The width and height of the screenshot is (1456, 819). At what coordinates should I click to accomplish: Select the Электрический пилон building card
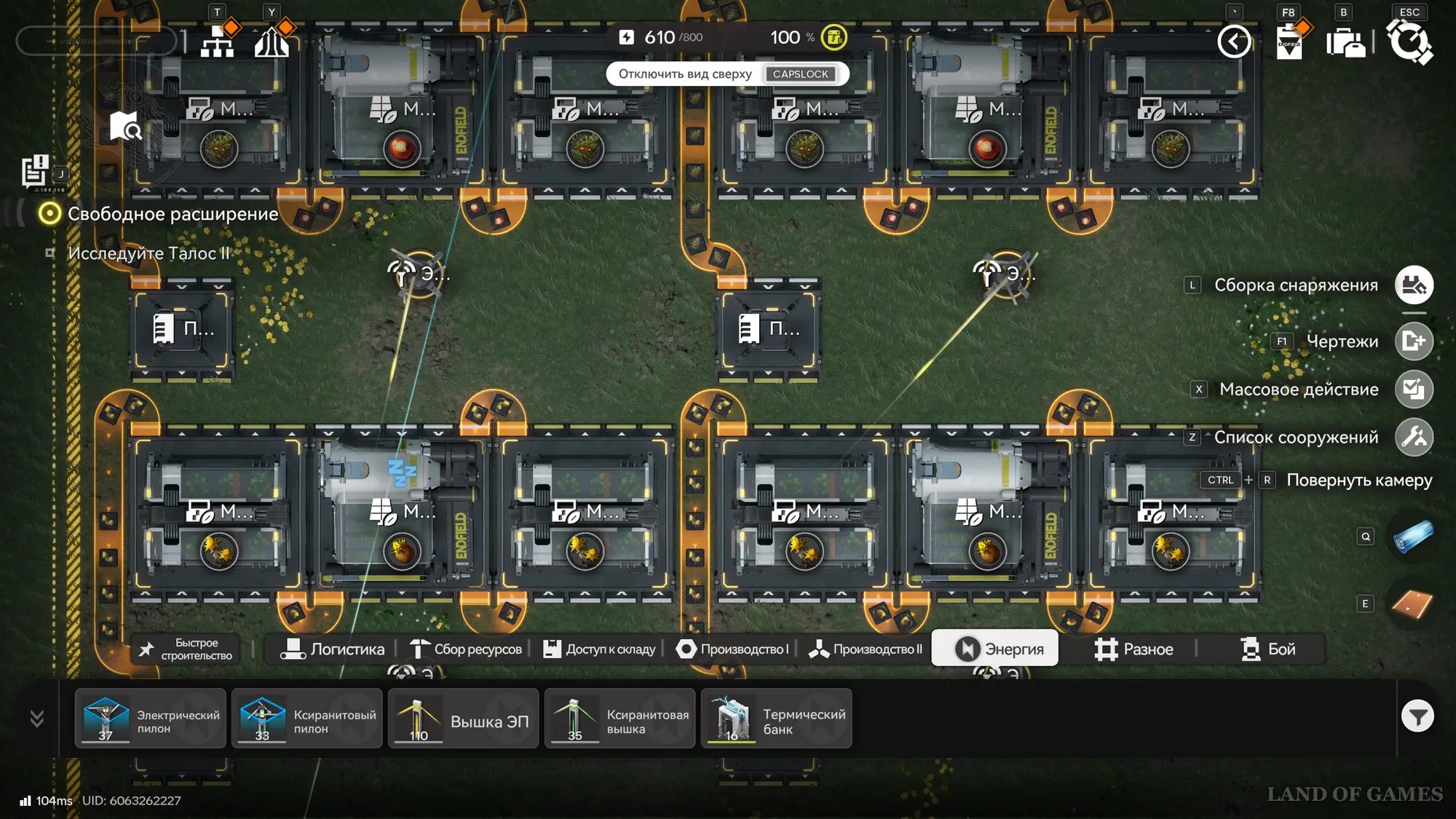151,719
